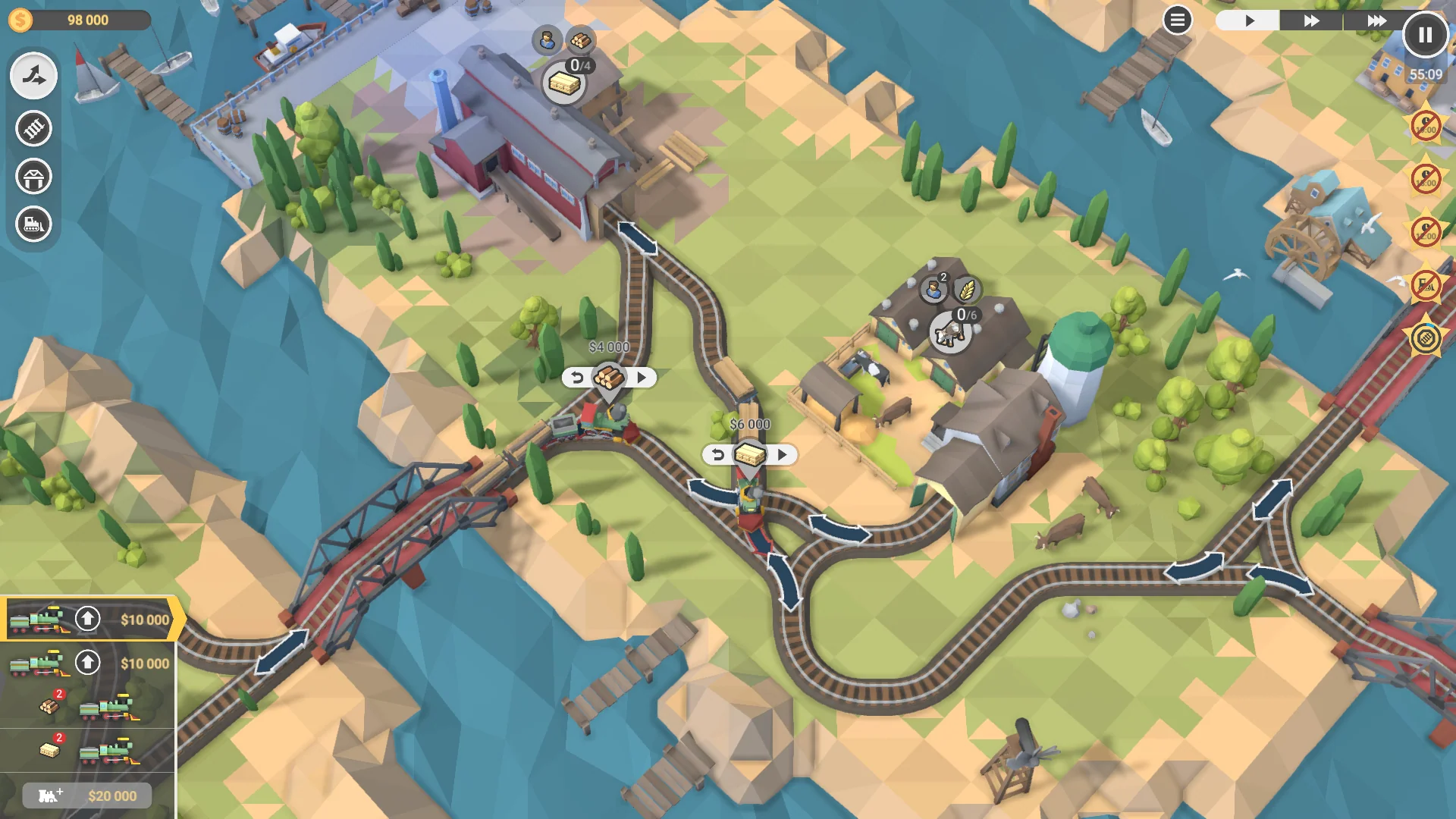Open the hamburger game menu at top right

pyautogui.click(x=1176, y=20)
